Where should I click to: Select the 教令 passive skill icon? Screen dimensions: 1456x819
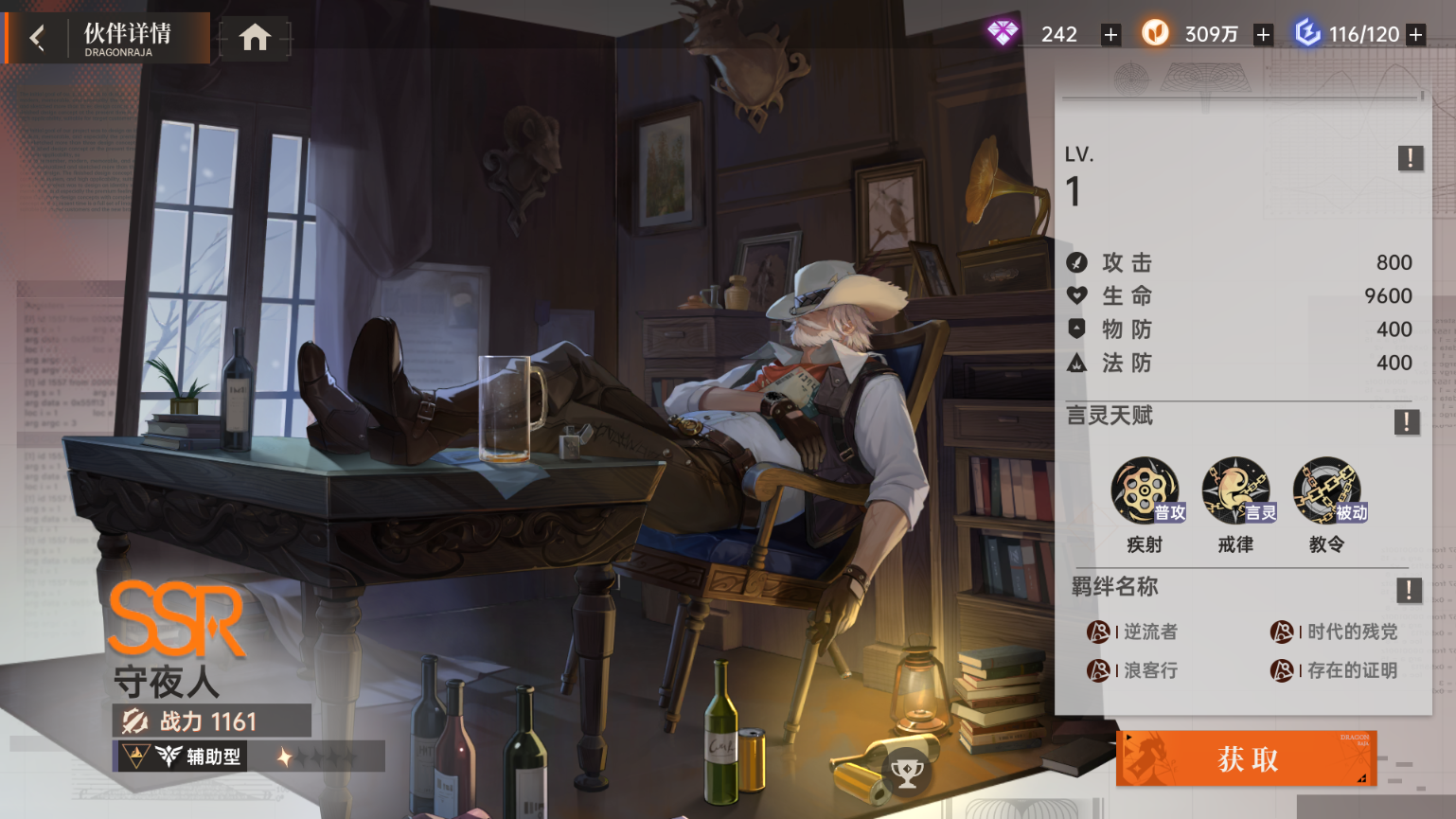click(x=1327, y=490)
